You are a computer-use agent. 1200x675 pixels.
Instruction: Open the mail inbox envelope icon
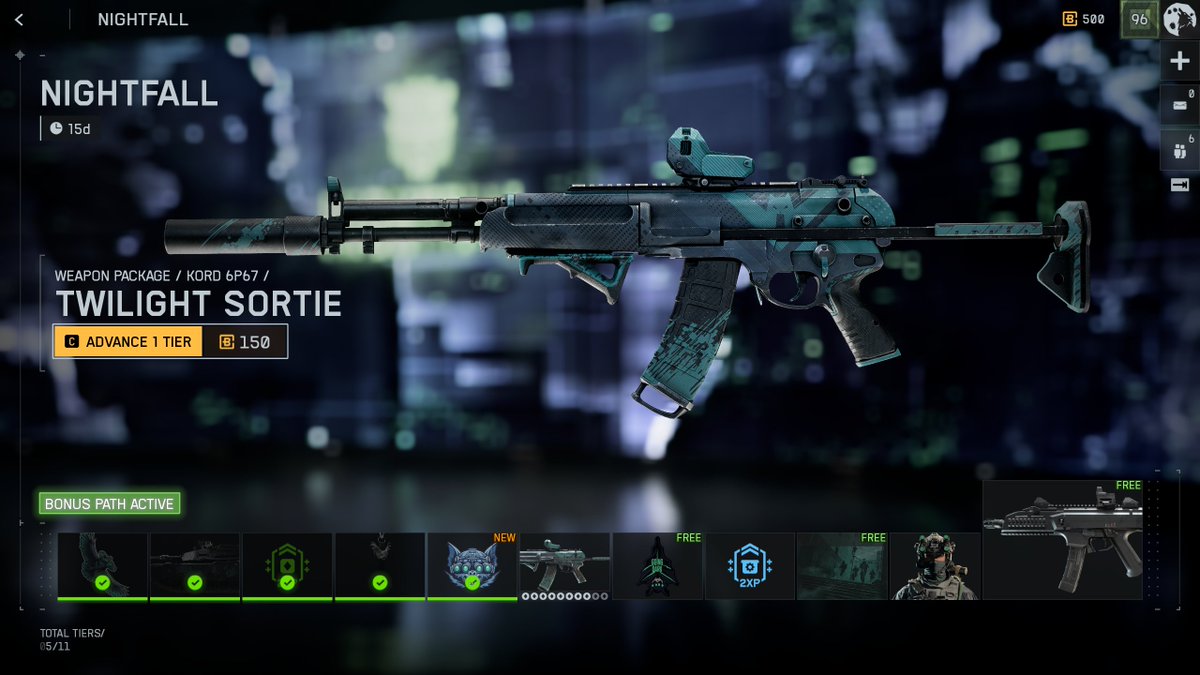pos(1179,104)
